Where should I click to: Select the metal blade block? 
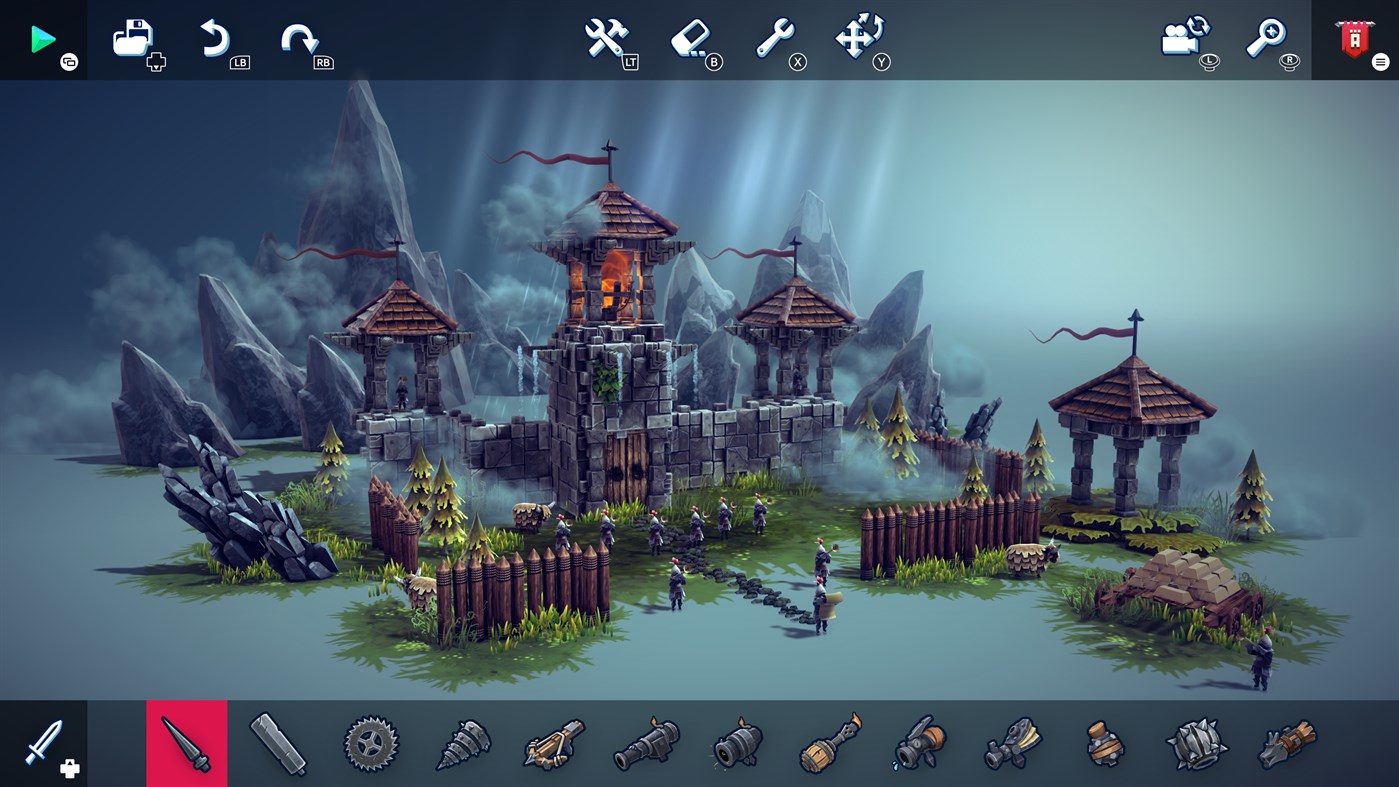(277, 743)
